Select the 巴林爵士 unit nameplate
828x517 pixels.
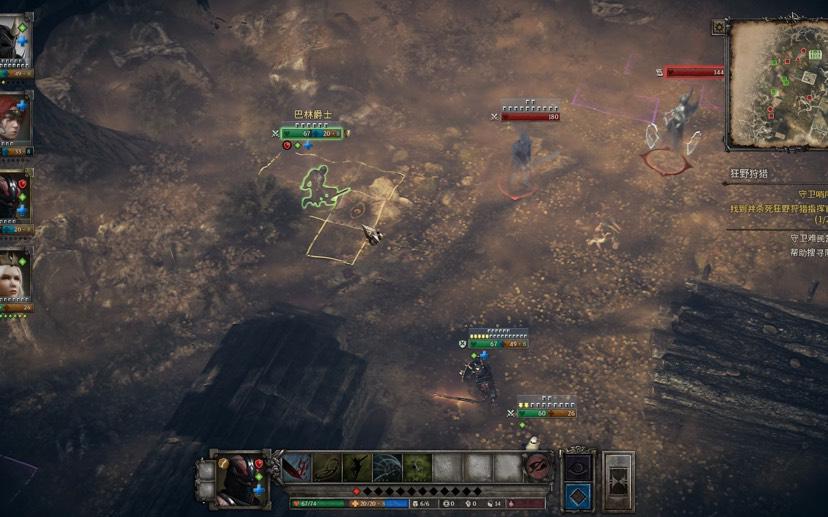tap(312, 115)
